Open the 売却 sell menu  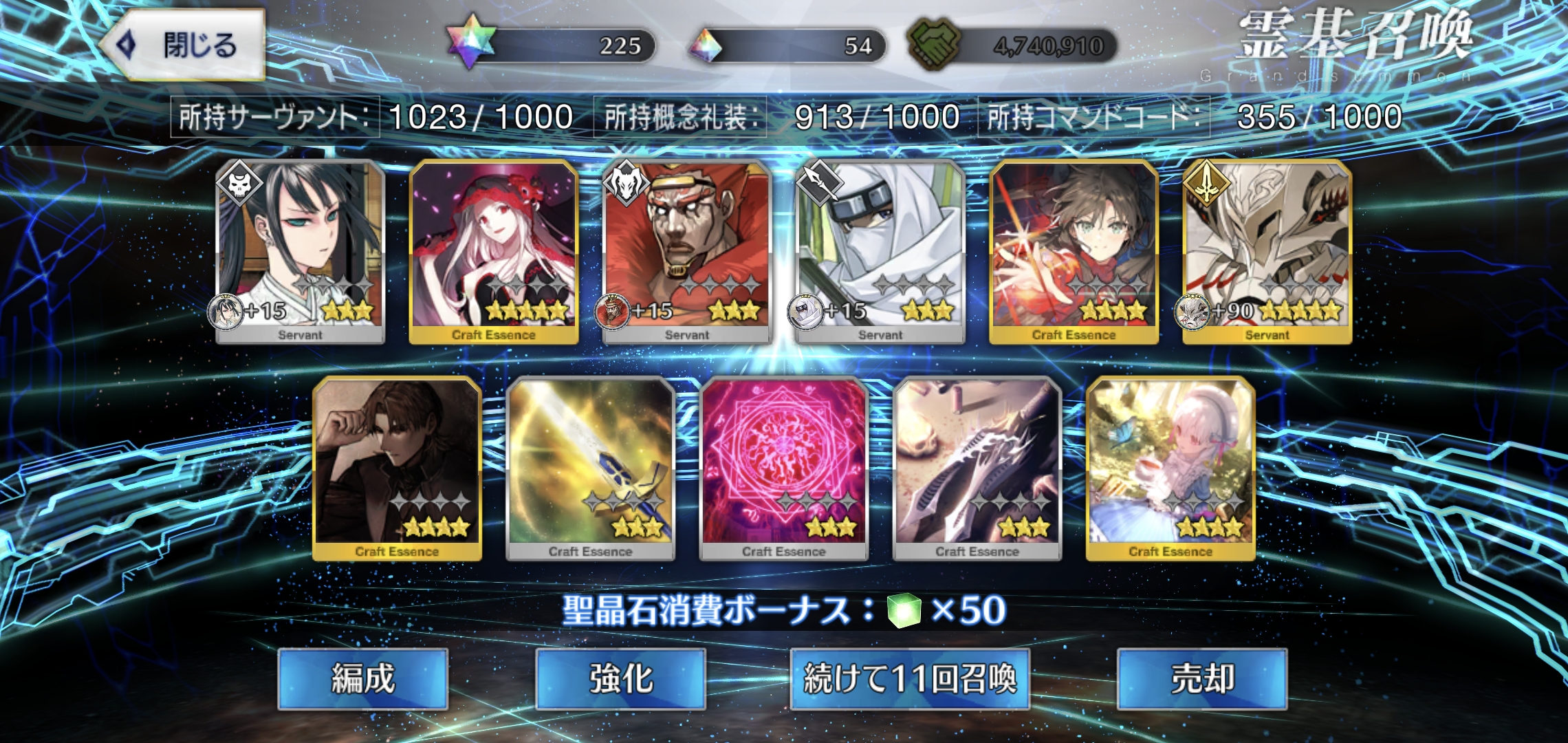(1202, 678)
